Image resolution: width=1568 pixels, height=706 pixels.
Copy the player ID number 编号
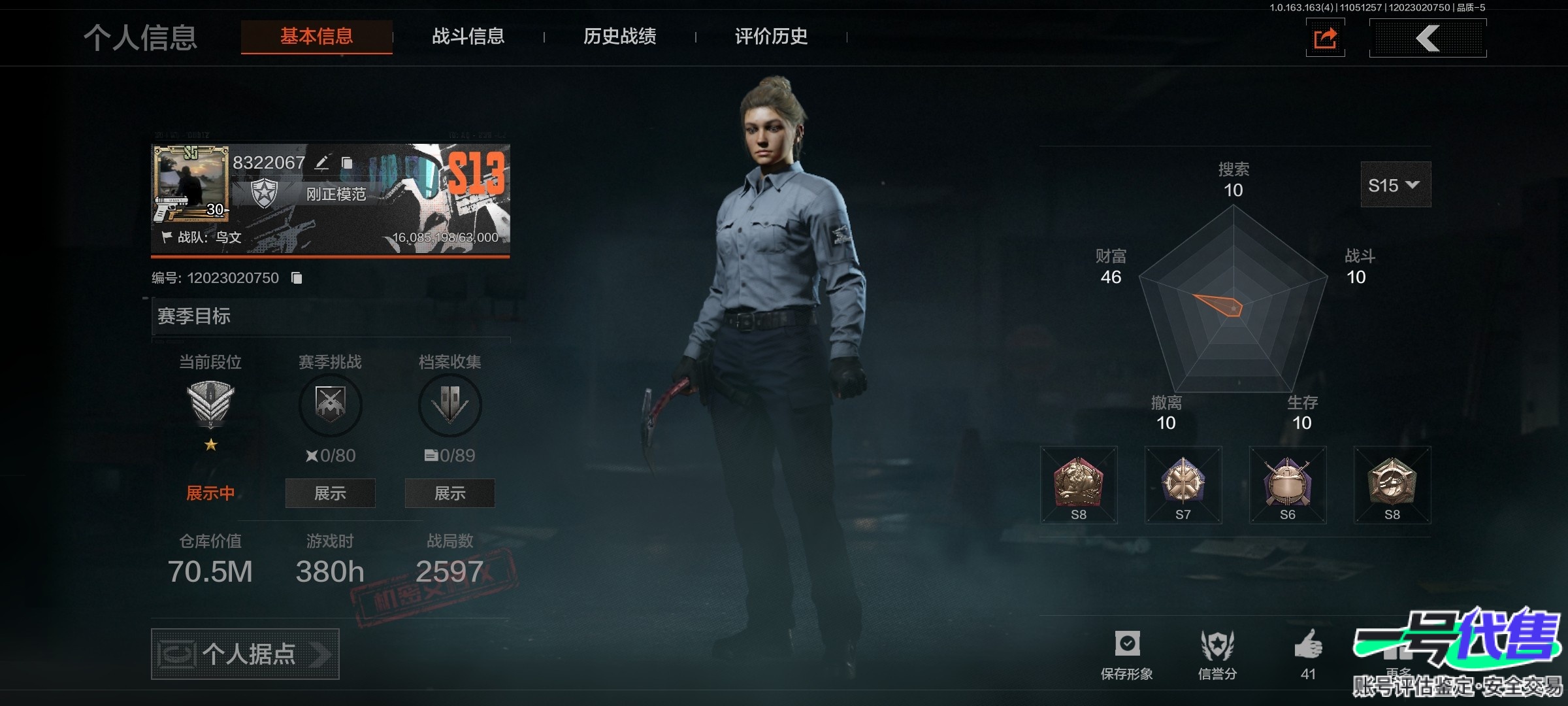[297, 278]
